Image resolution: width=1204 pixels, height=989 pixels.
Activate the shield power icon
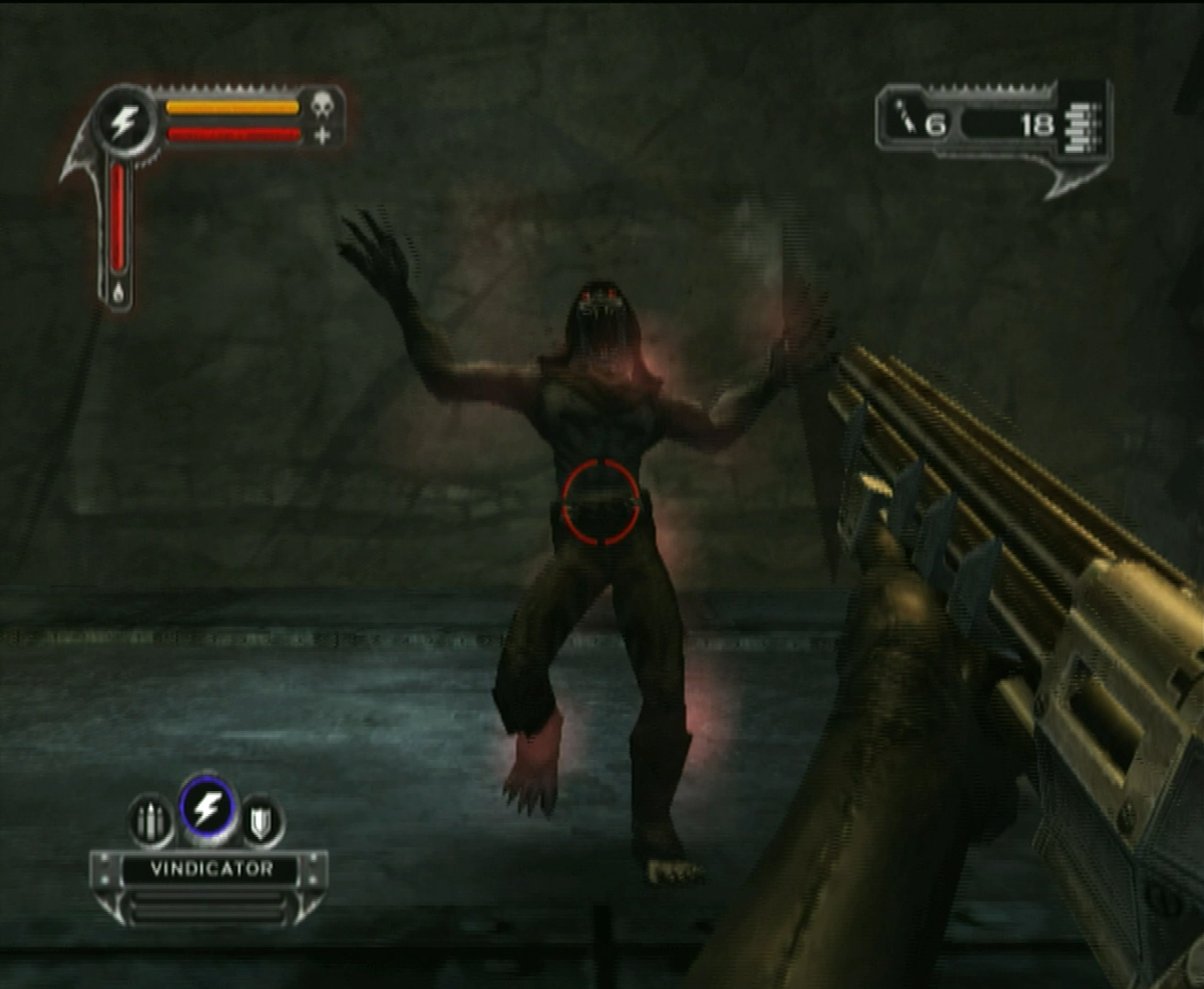262,822
